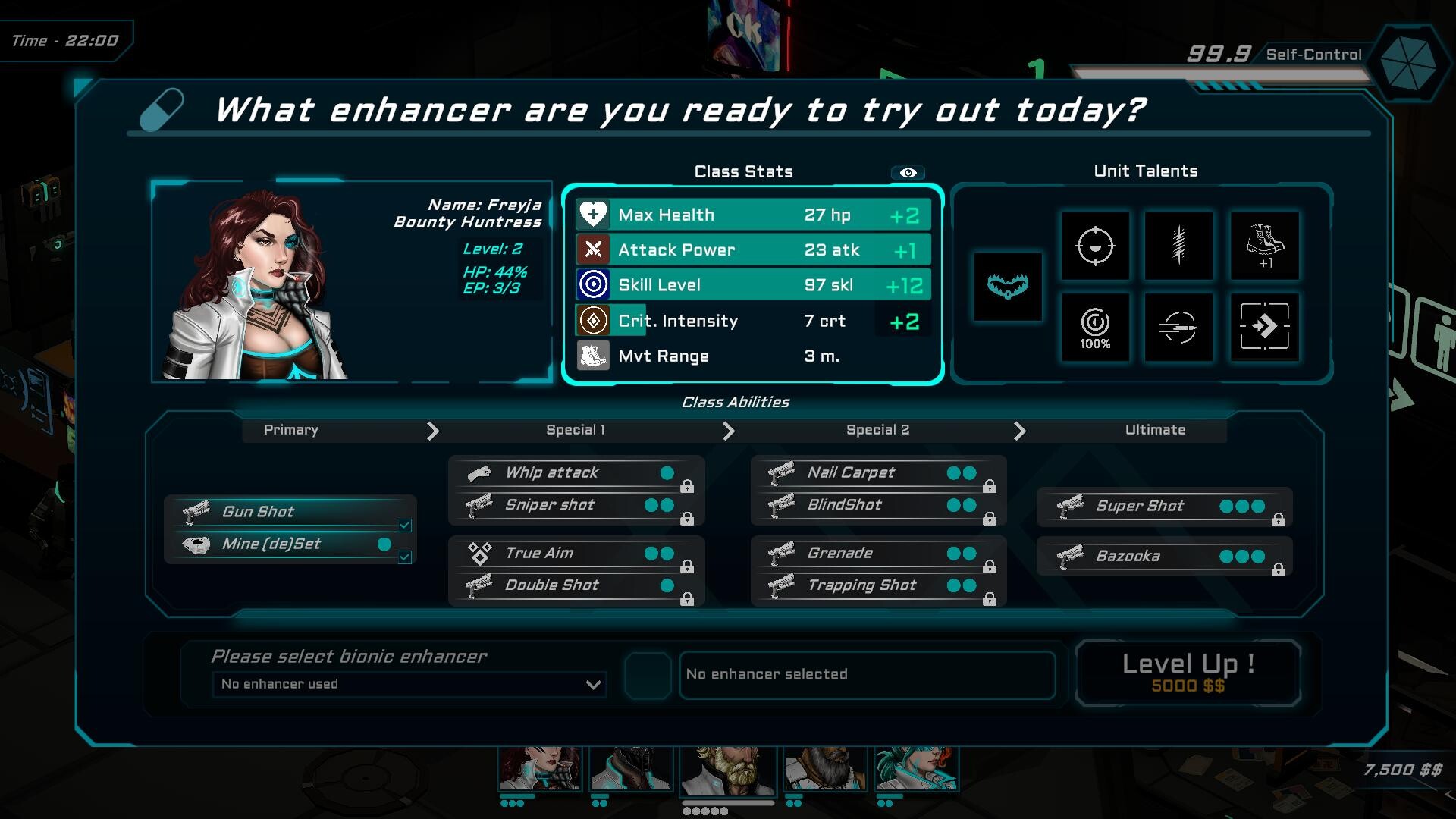Select Freyja's portrait in the party bar
Image resolution: width=1456 pixels, height=819 pixels.
(540, 769)
